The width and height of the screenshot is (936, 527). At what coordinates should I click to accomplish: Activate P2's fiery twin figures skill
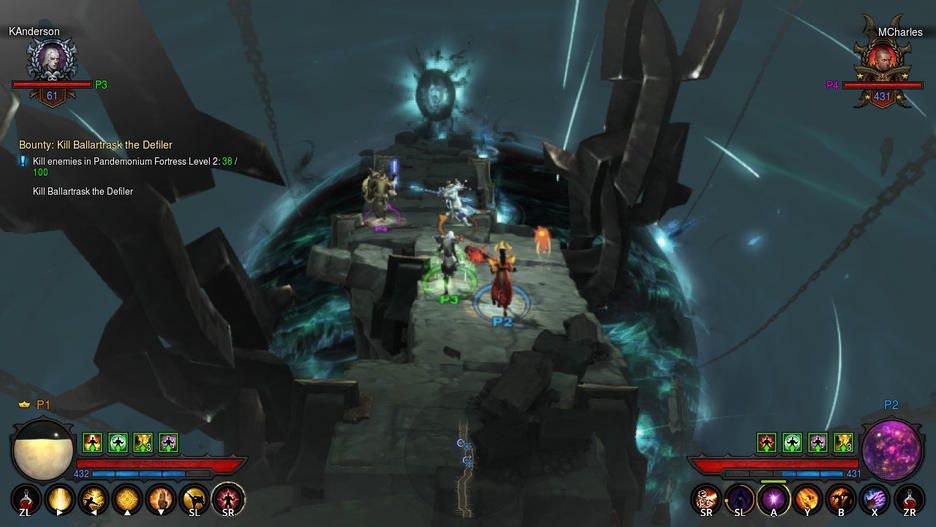[x=842, y=498]
